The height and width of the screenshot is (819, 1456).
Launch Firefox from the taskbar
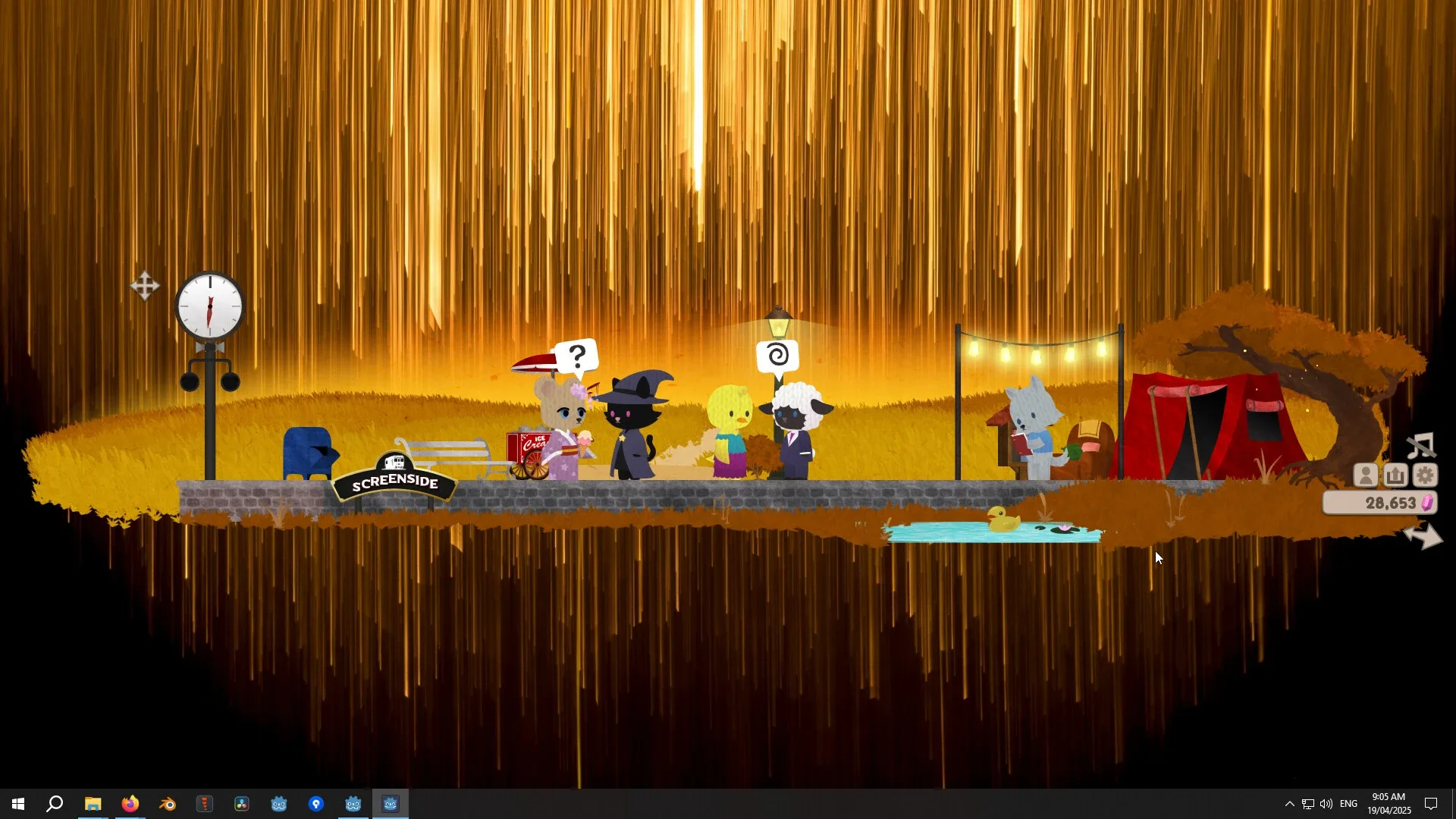[x=130, y=804]
